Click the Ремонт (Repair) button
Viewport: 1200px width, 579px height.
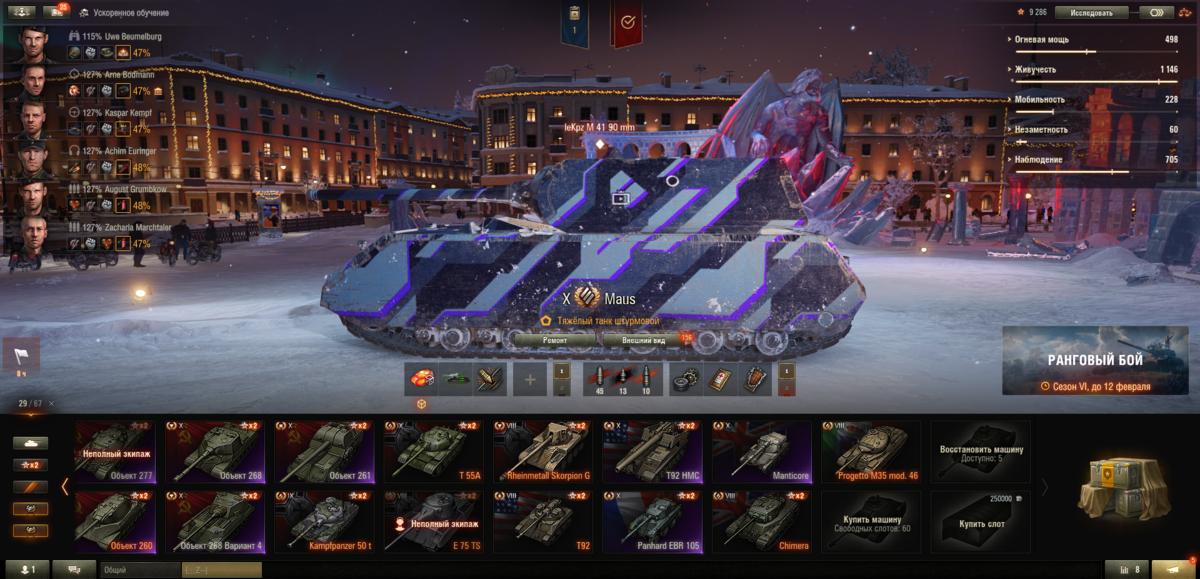coord(555,340)
